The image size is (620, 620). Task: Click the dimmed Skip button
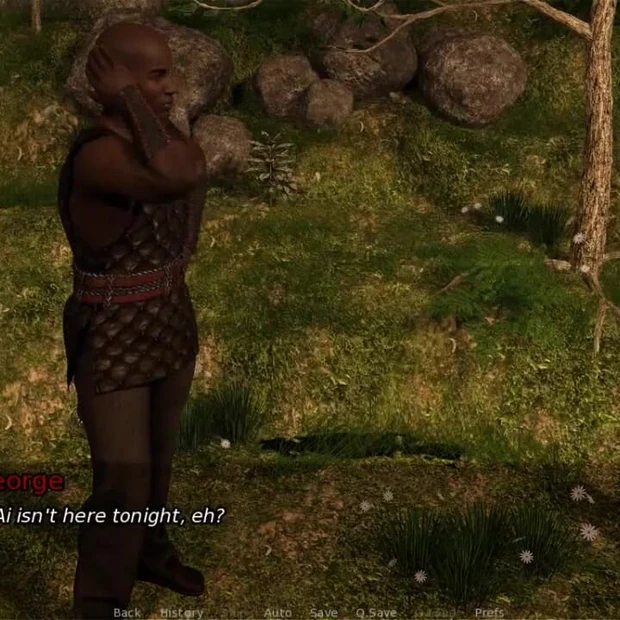(x=234, y=612)
